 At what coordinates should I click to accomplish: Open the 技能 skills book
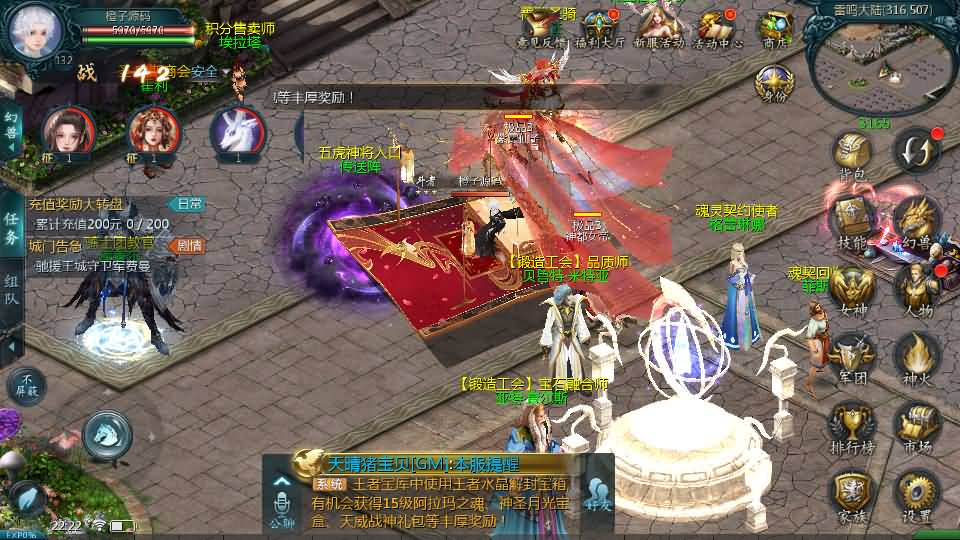(852, 219)
